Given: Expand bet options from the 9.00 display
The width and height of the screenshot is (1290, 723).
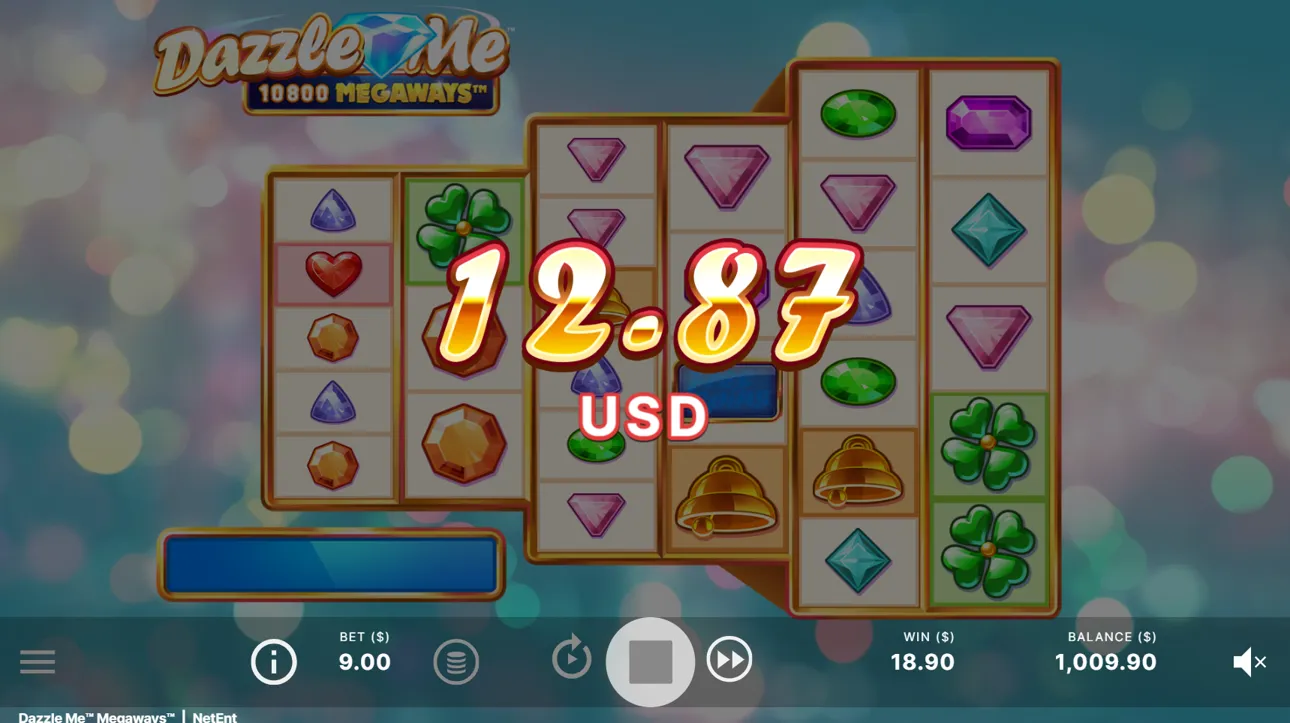Looking at the screenshot, I should [x=364, y=662].
